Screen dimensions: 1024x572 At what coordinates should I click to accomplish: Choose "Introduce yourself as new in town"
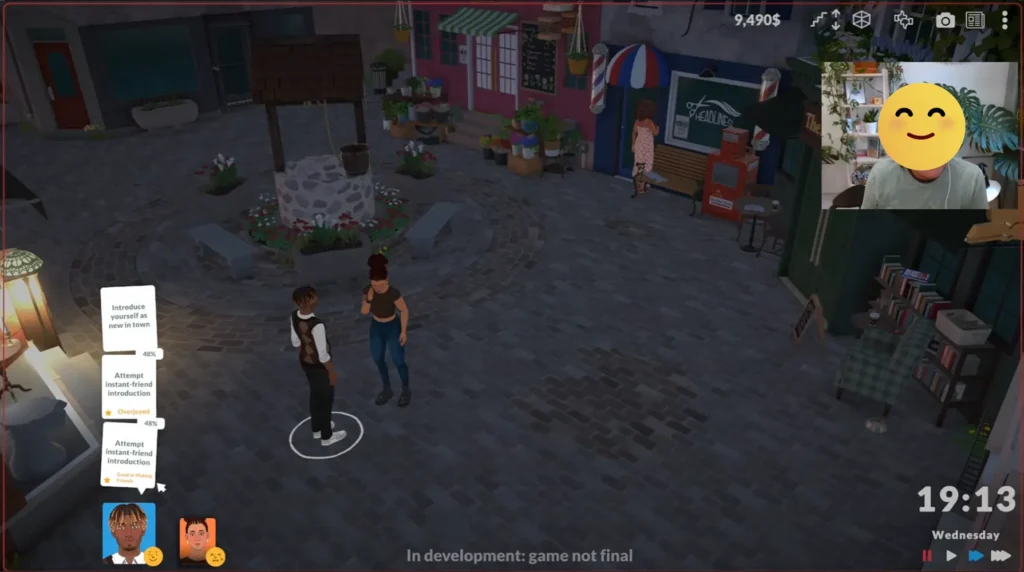click(x=128, y=318)
